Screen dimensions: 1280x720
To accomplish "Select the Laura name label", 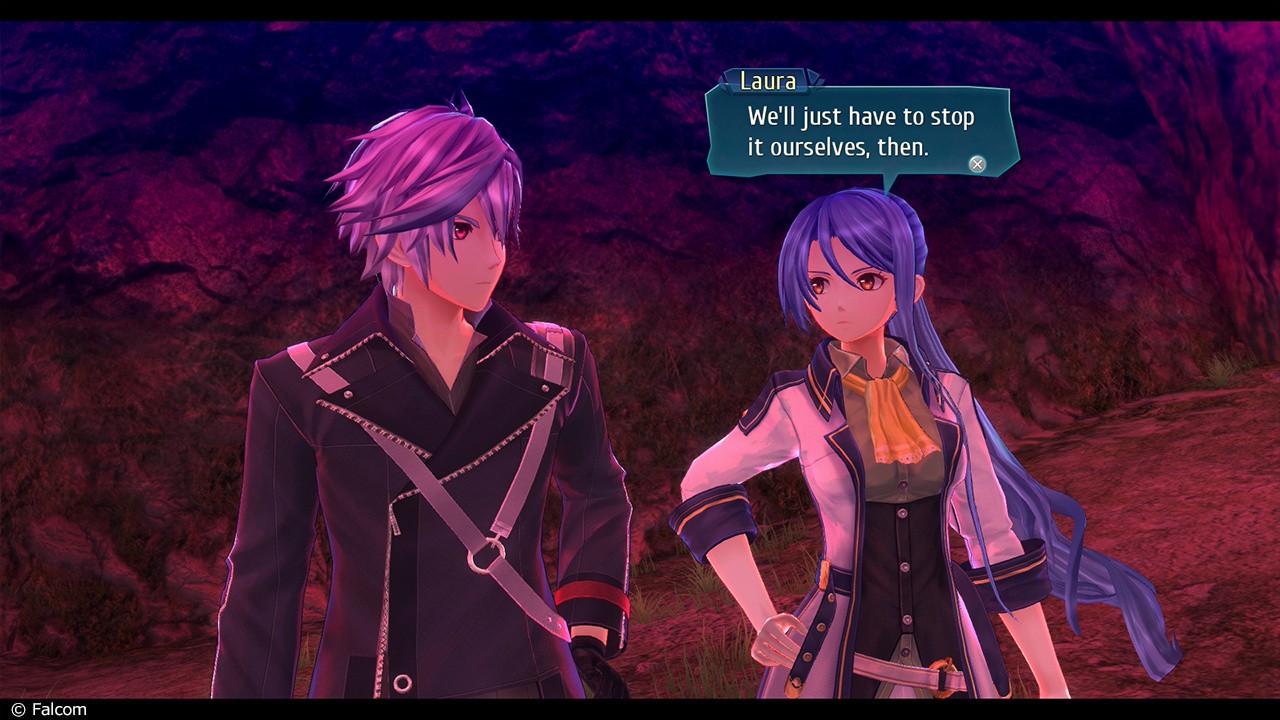I will (765, 81).
